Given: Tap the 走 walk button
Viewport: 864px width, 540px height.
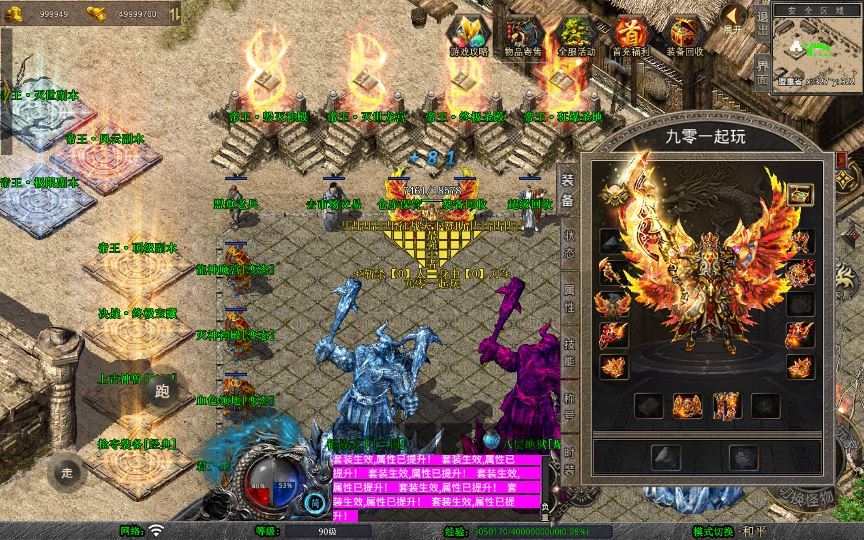Looking at the screenshot, I should click(67, 473).
